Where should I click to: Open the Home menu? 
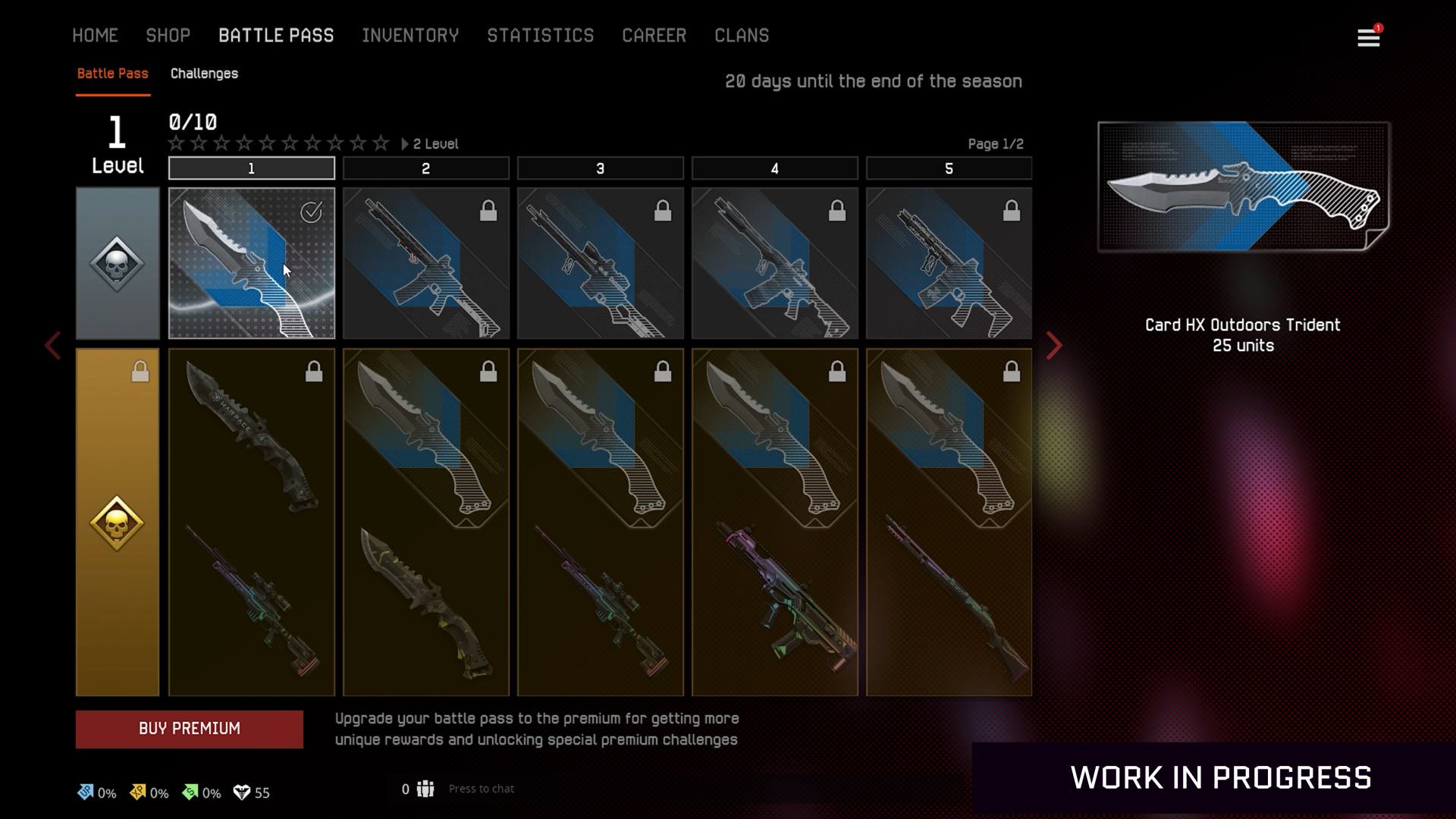coord(95,36)
